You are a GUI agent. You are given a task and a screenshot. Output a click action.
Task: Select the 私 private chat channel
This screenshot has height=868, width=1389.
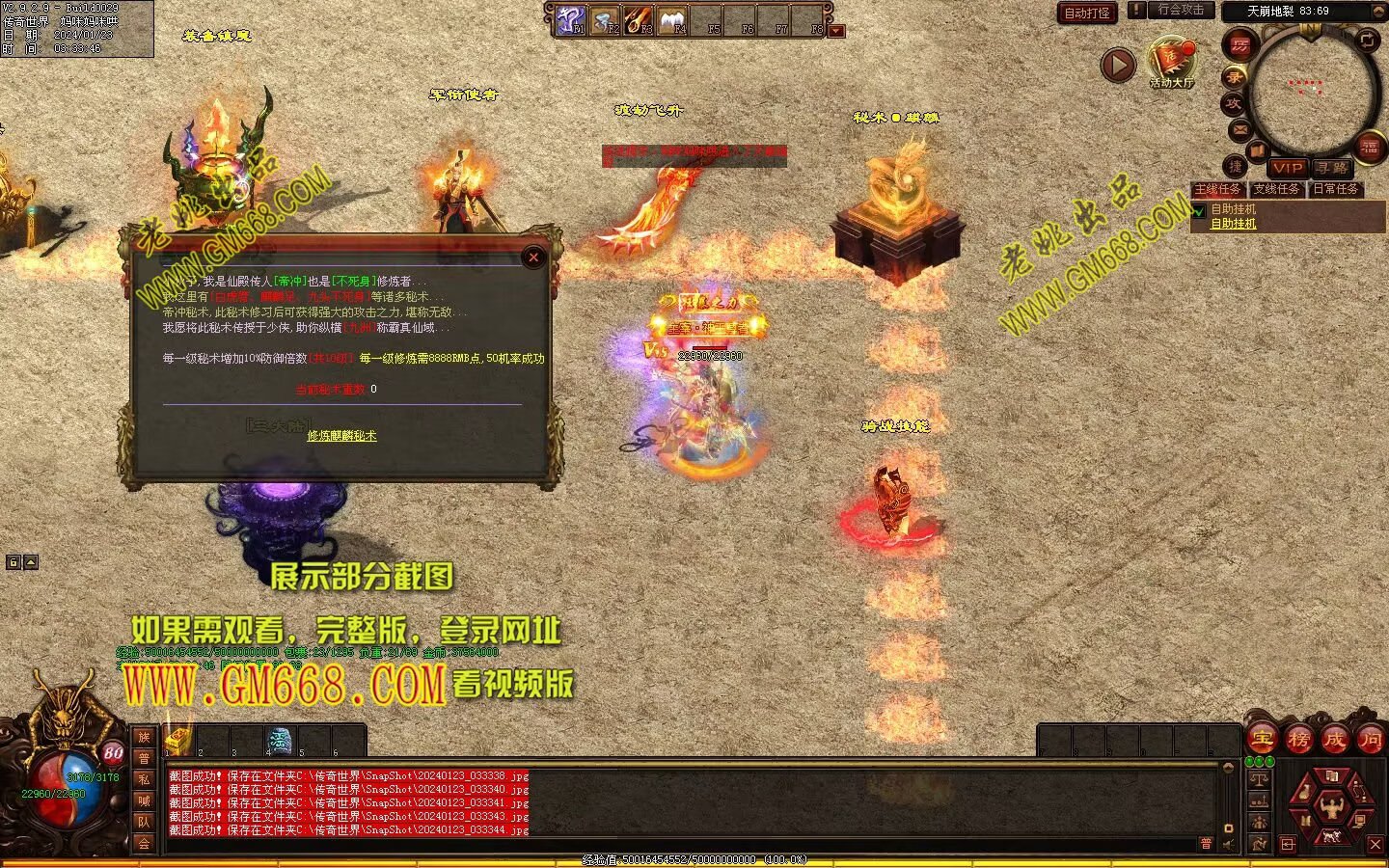144,779
